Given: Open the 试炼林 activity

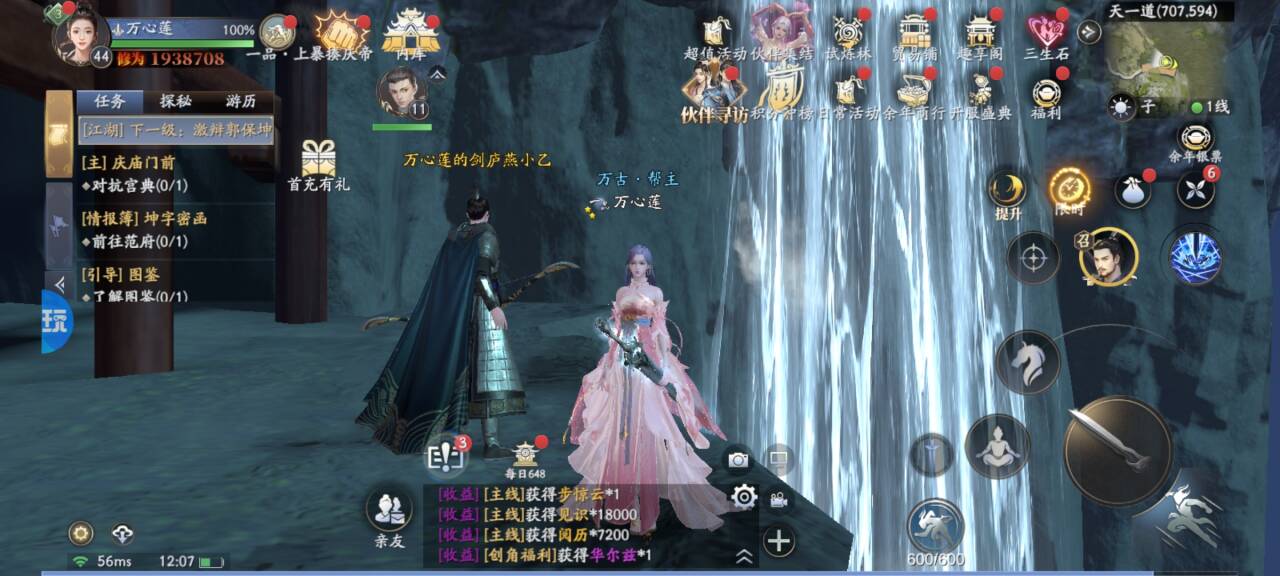Looking at the screenshot, I should [x=848, y=34].
